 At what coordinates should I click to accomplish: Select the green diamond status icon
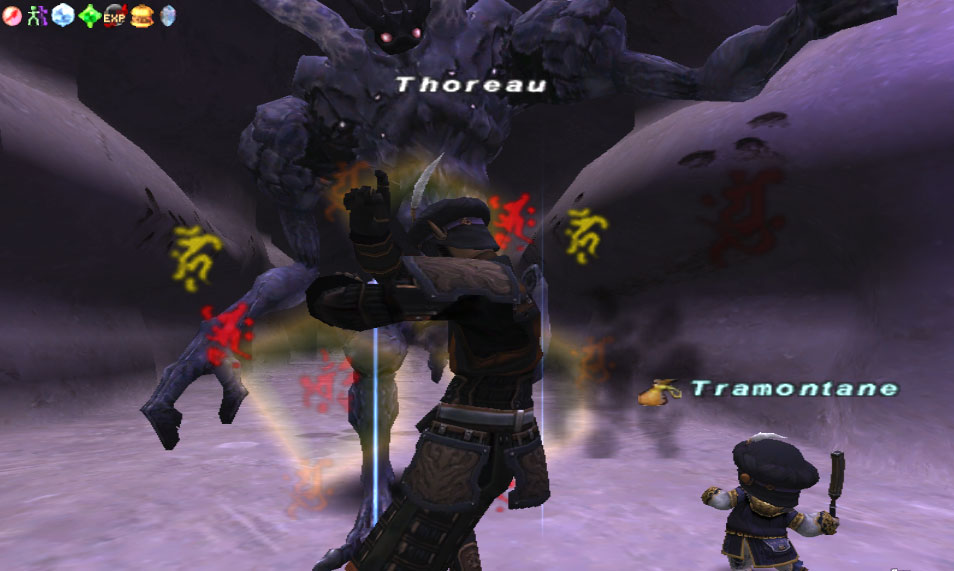click(x=89, y=16)
